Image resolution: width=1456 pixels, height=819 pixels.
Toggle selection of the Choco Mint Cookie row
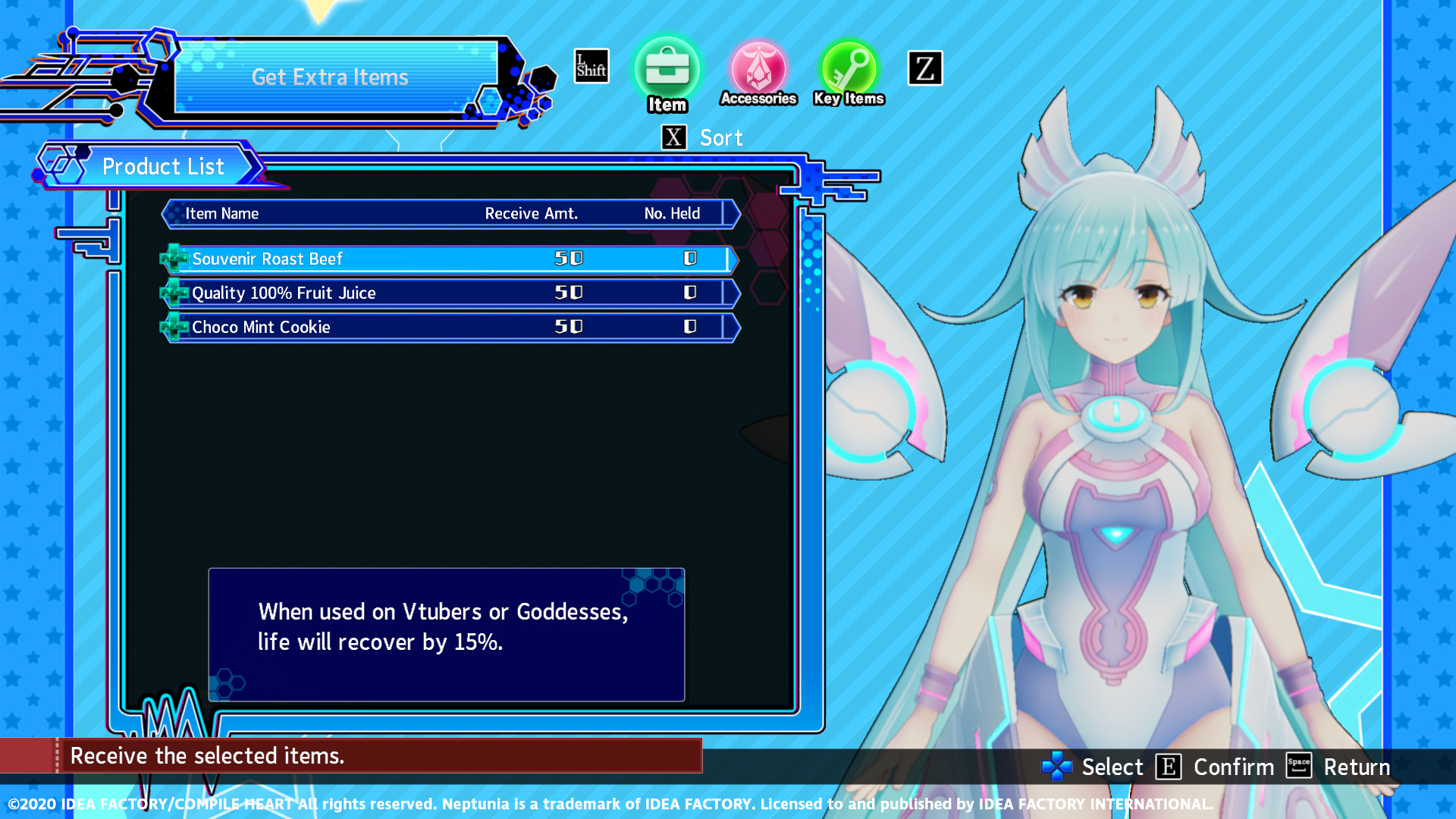447,327
